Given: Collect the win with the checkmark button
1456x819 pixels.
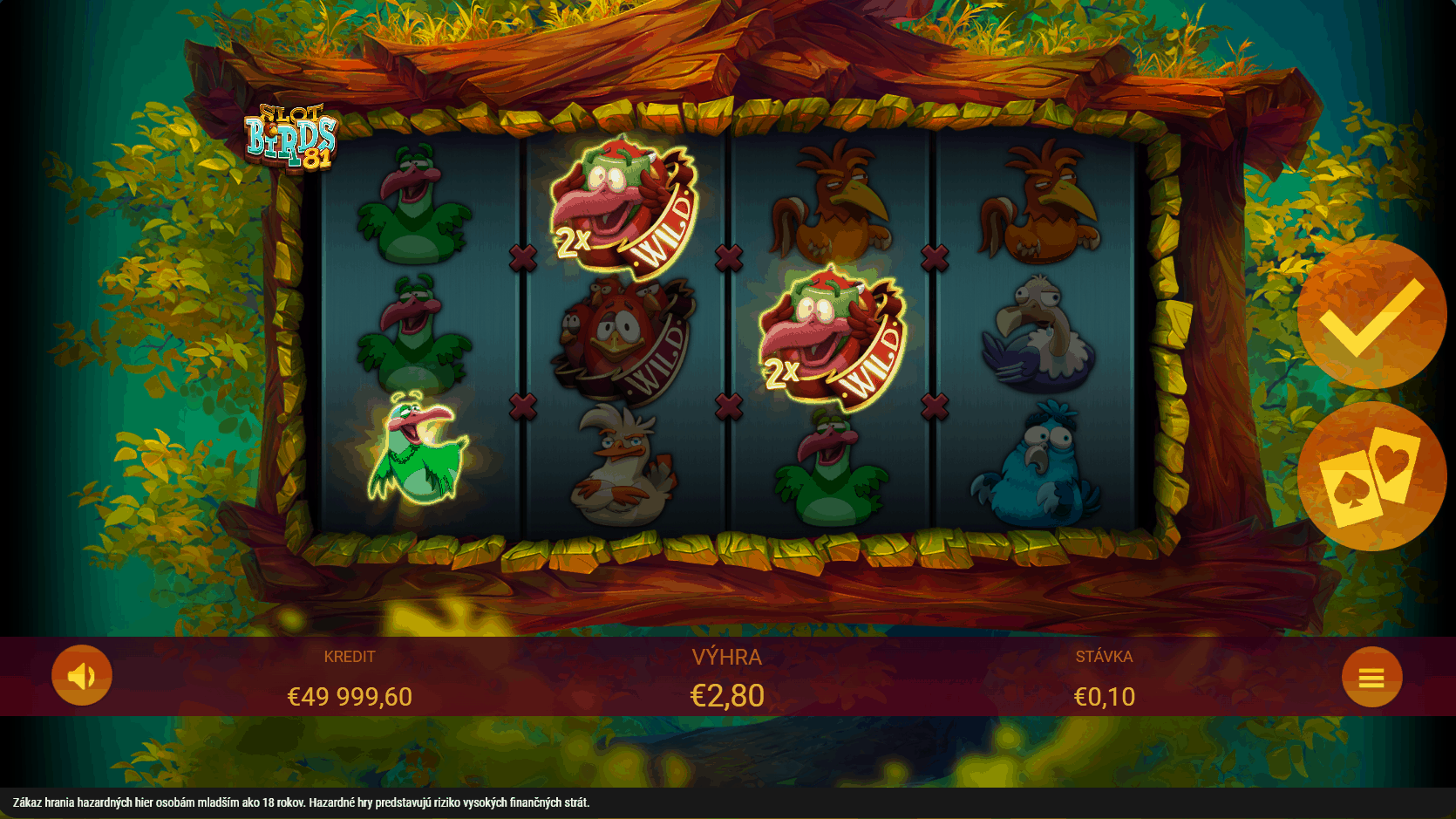Looking at the screenshot, I should pos(1371,315).
